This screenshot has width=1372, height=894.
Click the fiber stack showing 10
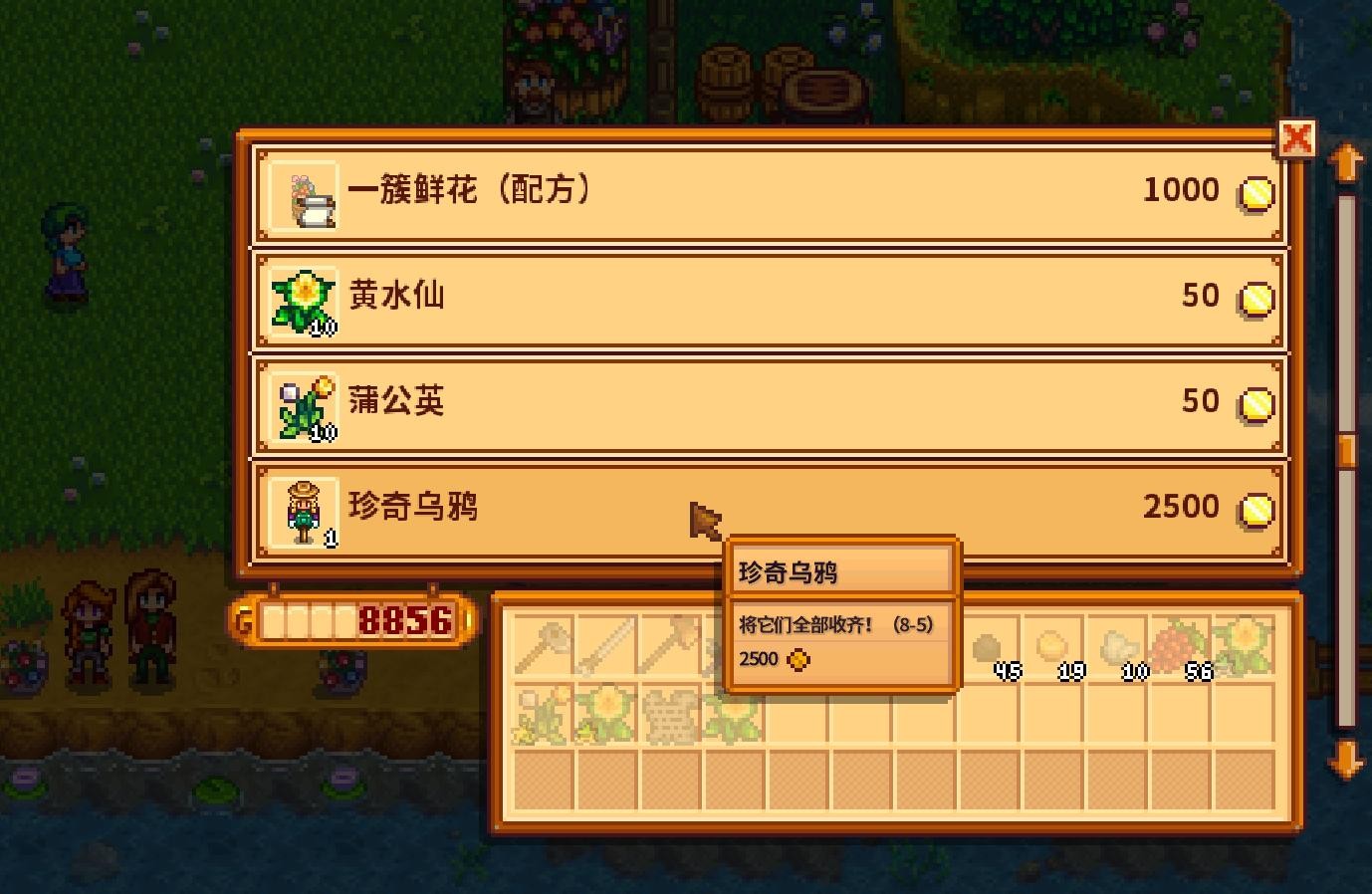point(1119,647)
